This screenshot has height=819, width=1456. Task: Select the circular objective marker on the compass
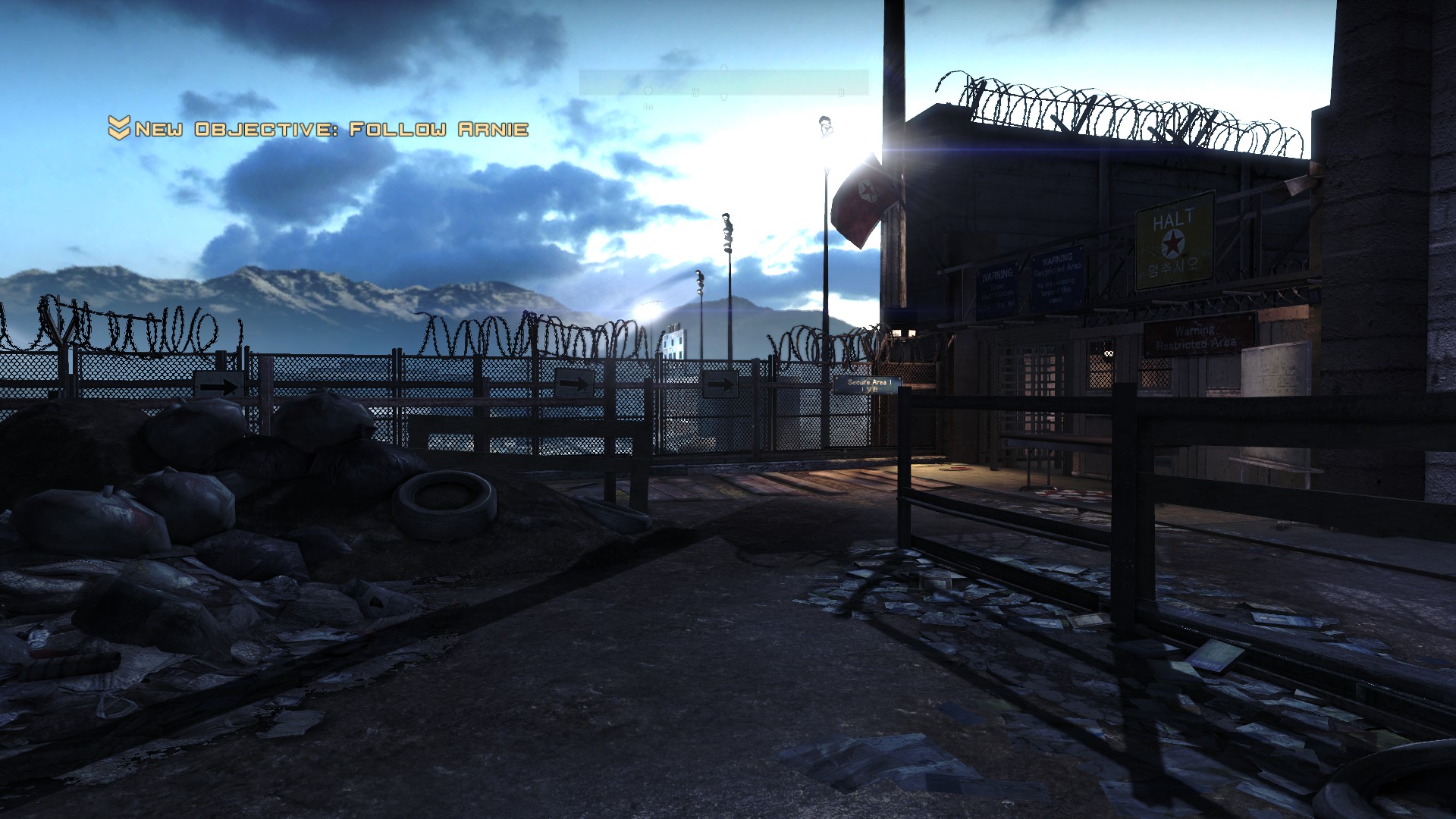coord(648,91)
